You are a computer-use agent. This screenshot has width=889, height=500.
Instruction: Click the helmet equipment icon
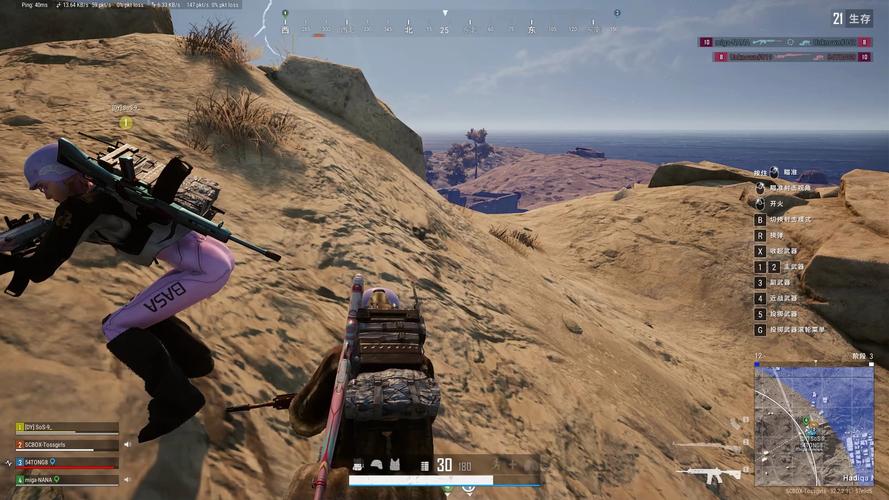[x=376, y=465]
